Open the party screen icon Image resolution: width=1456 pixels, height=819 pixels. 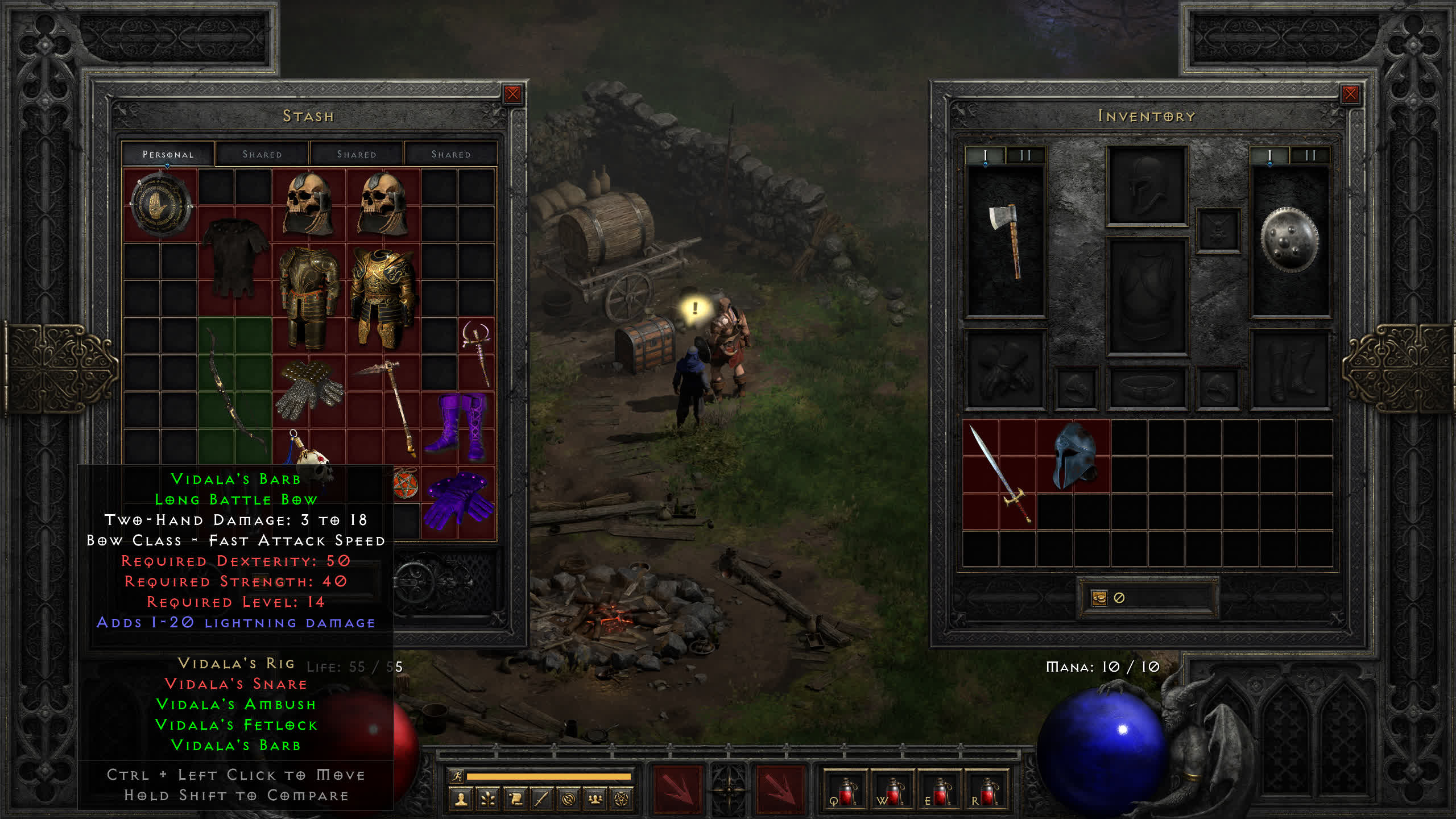pyautogui.click(x=595, y=799)
